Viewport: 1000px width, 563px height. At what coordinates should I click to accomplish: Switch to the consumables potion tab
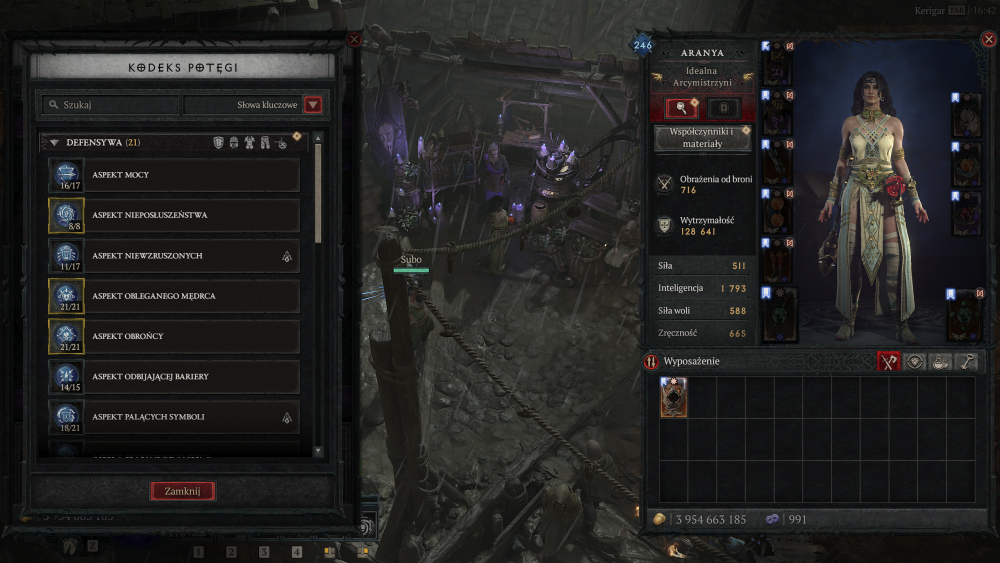(939, 362)
